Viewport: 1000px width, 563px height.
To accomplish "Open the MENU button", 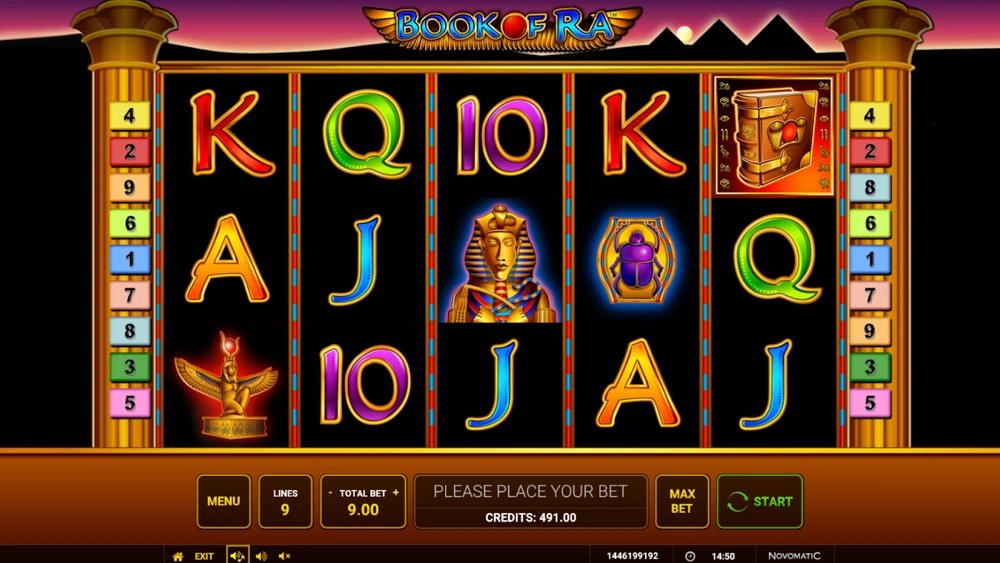I will 223,501.
